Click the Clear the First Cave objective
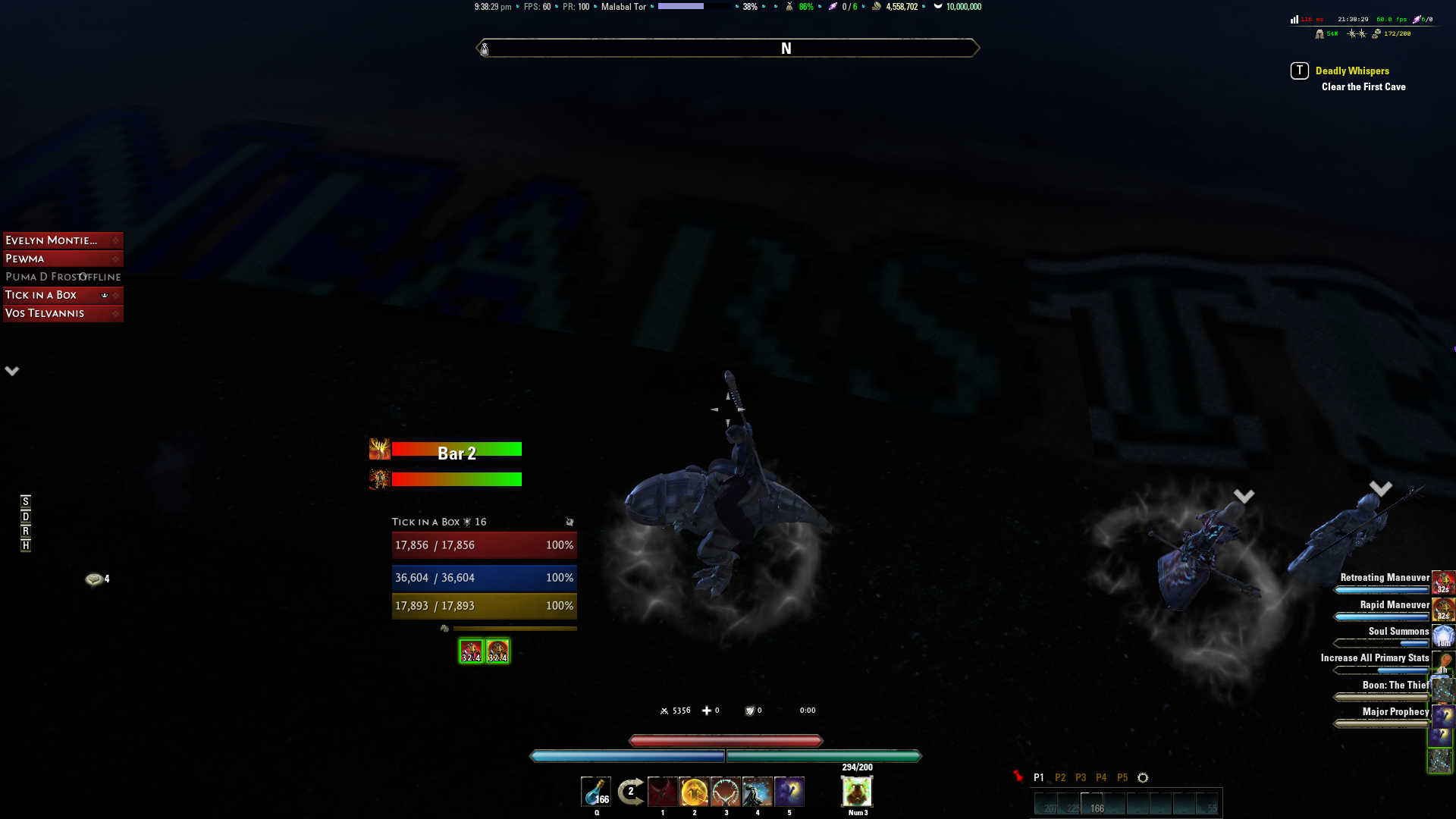Viewport: 1456px width, 819px height. click(1363, 86)
